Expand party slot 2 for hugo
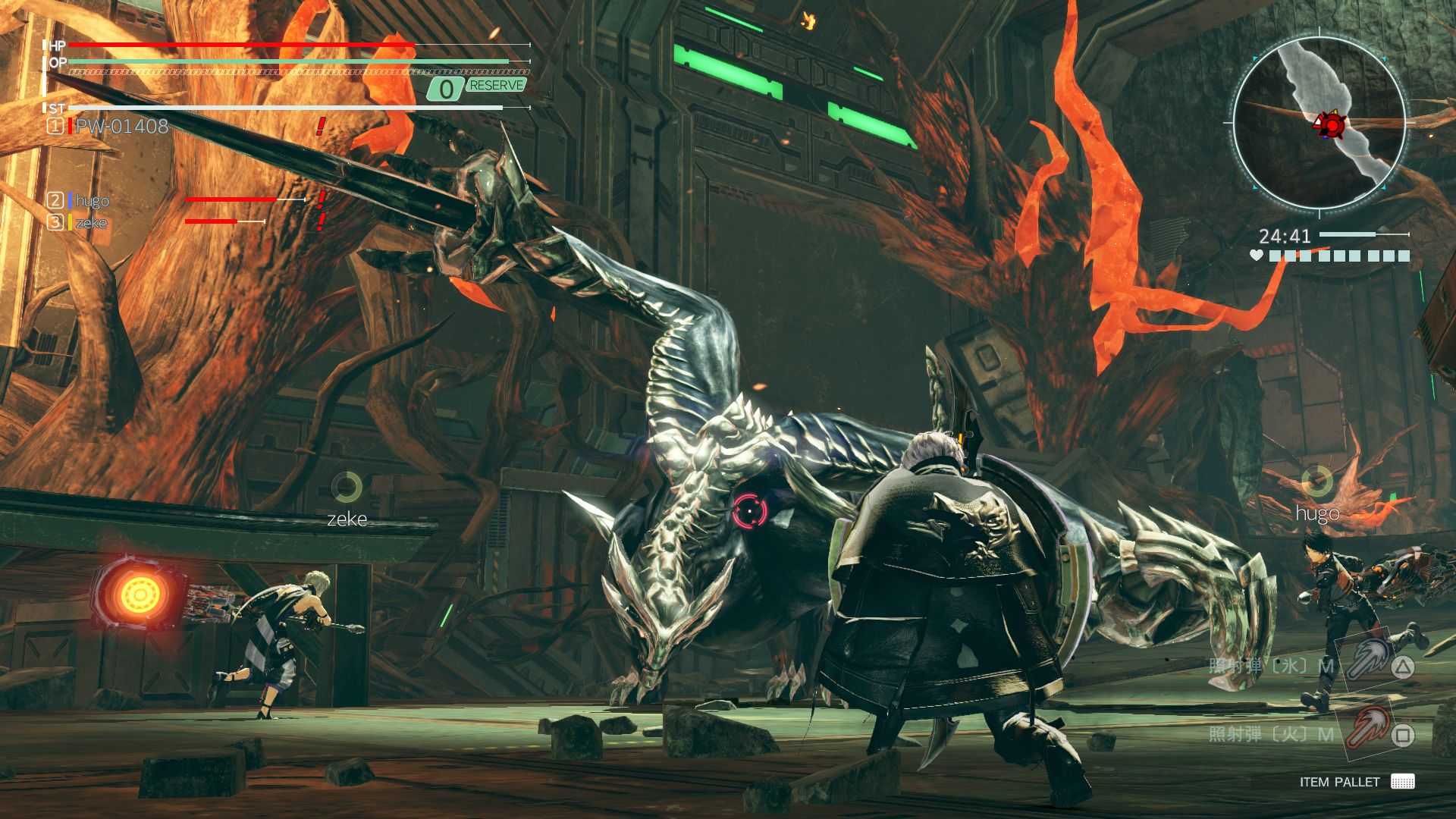 click(x=55, y=201)
